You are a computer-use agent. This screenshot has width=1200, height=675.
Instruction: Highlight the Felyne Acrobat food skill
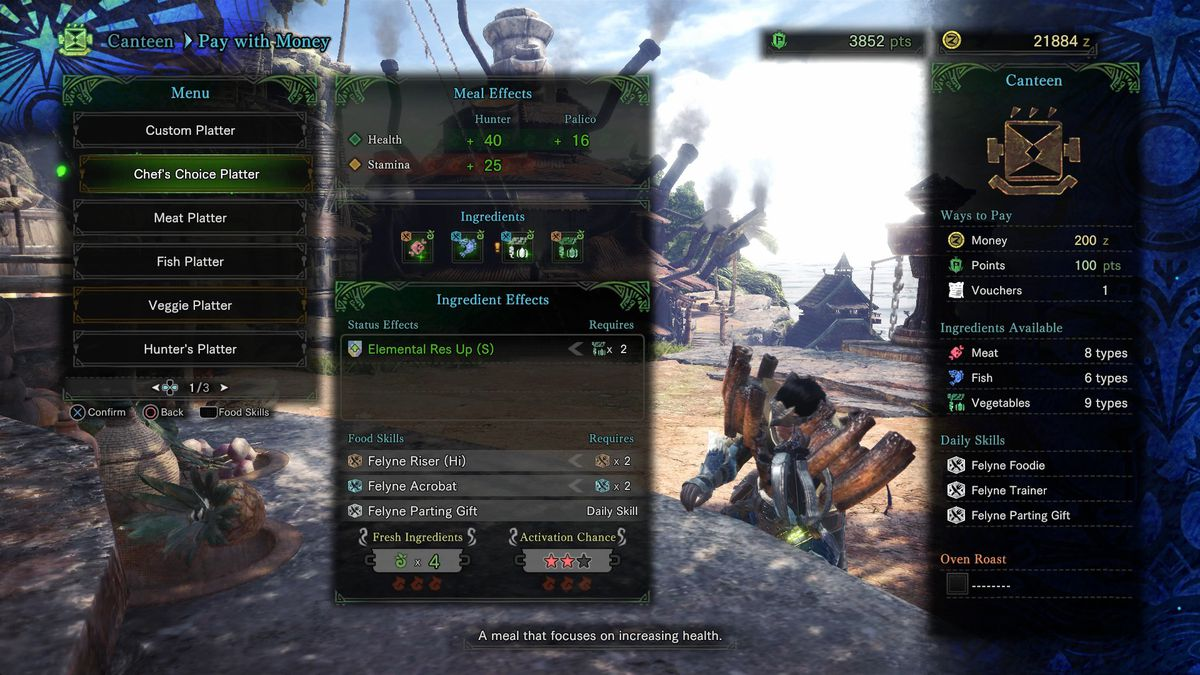[492, 486]
